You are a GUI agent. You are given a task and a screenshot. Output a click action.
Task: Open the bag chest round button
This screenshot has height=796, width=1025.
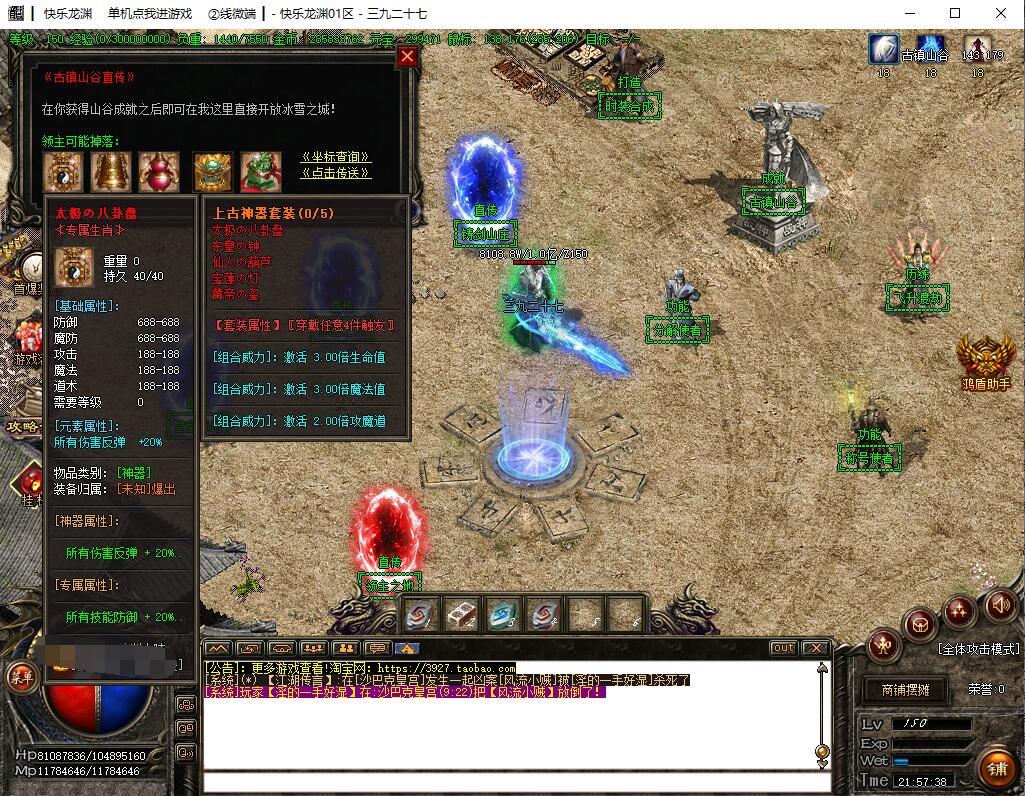[919, 625]
